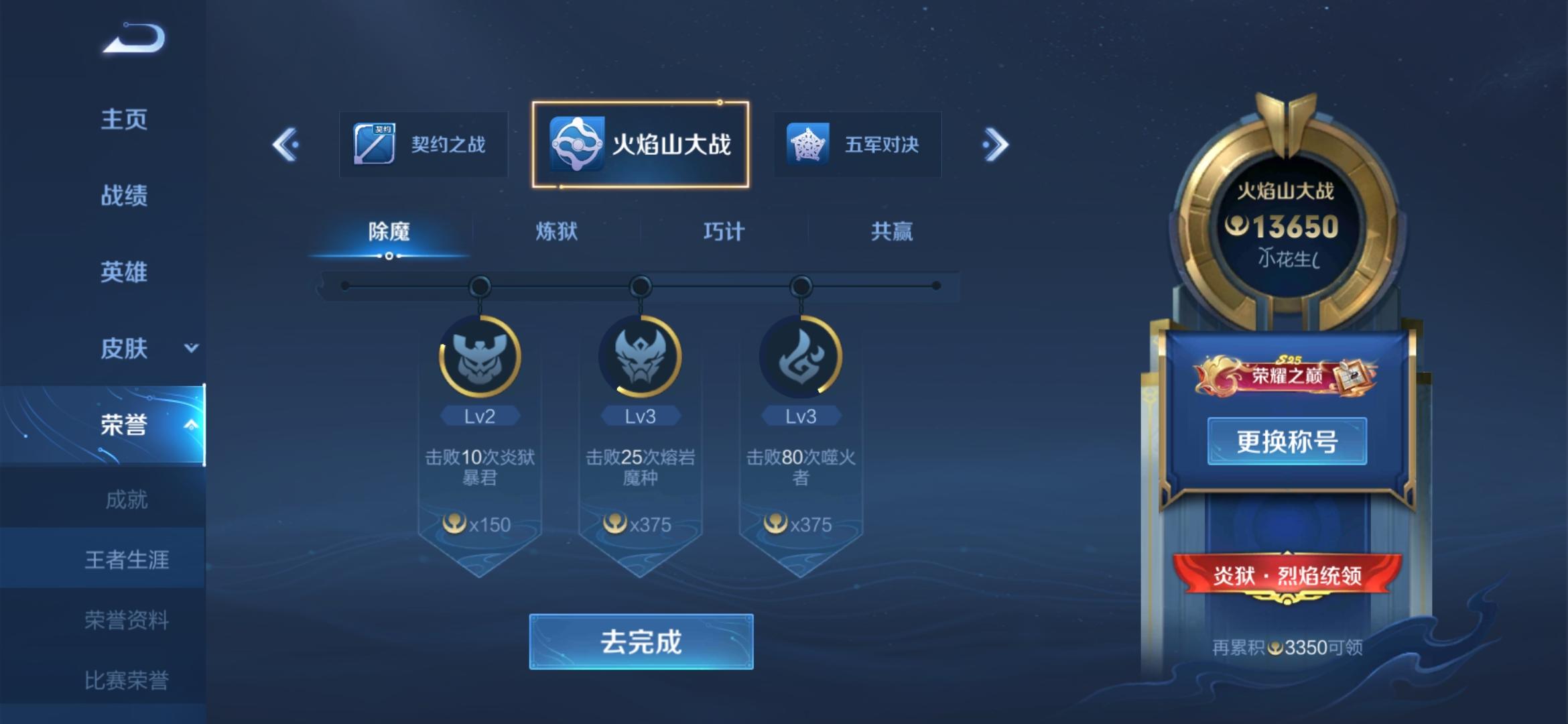Expand the 皮肤 sidebar section
Viewport: 1568px width, 724px height.
[126, 348]
